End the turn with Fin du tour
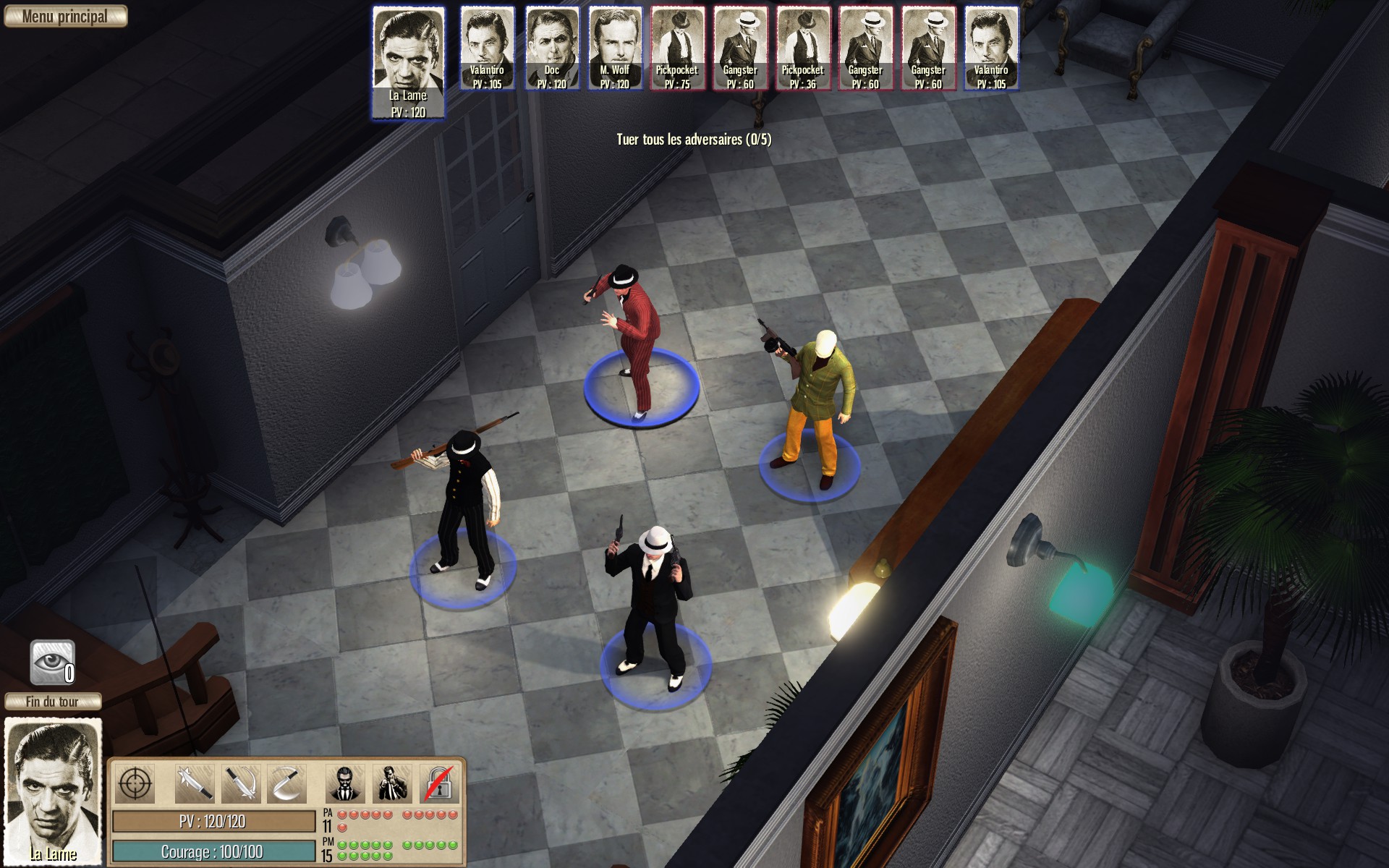Viewport: 1389px width, 868px height. point(53,702)
